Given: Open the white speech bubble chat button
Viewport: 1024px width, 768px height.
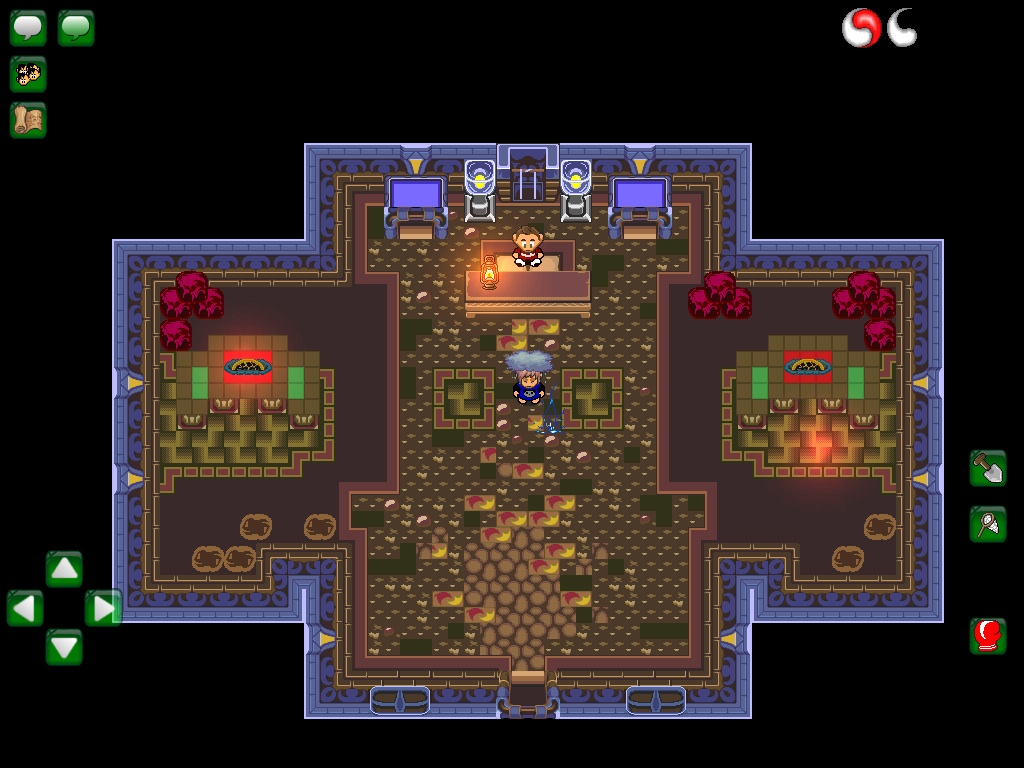Looking at the screenshot, I should pos(28,28).
